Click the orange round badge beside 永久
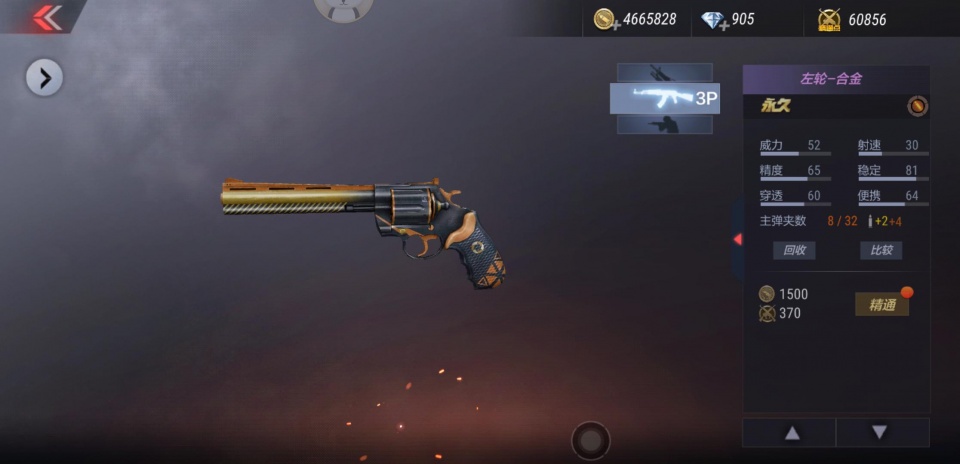The height and width of the screenshot is (464, 960). (x=917, y=106)
